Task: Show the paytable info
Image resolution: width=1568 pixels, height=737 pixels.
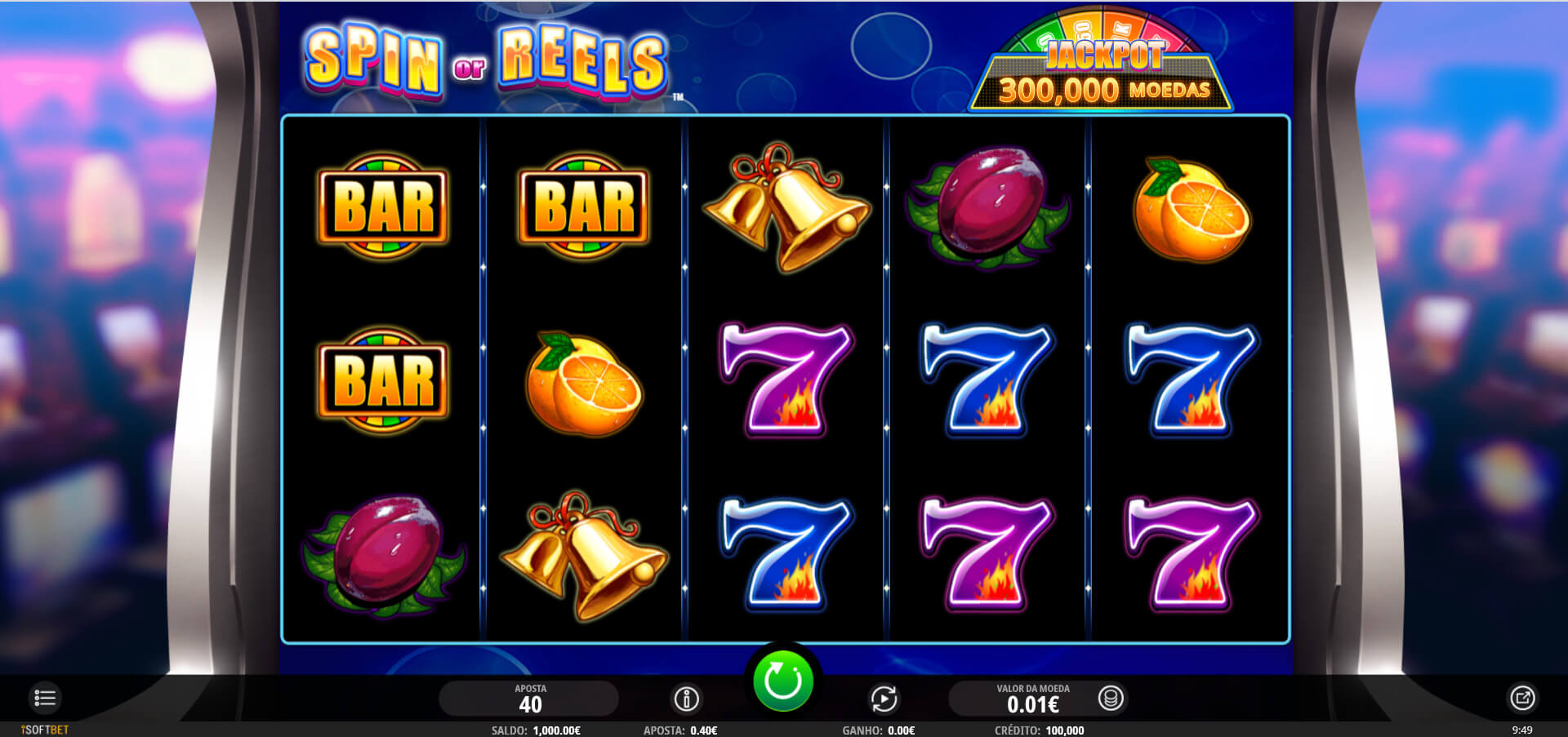Action: [x=686, y=699]
